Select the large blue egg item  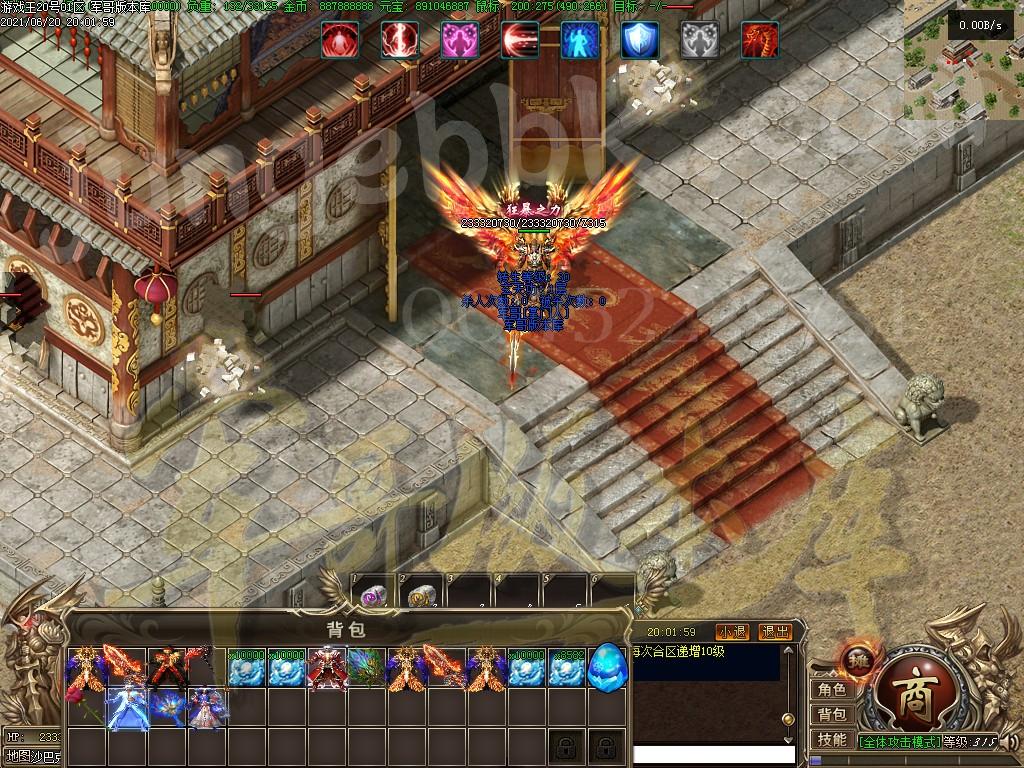607,665
